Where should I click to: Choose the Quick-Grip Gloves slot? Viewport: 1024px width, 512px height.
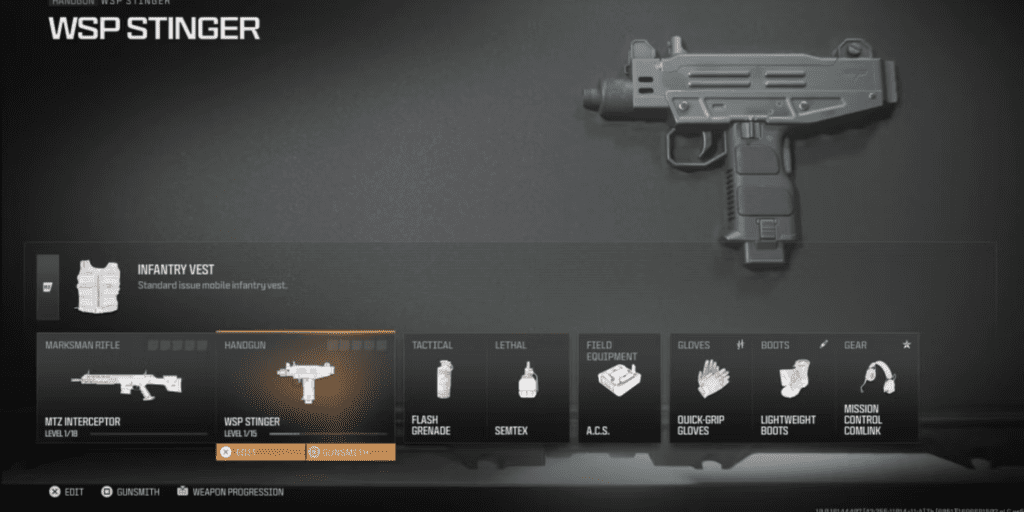[x=711, y=387]
